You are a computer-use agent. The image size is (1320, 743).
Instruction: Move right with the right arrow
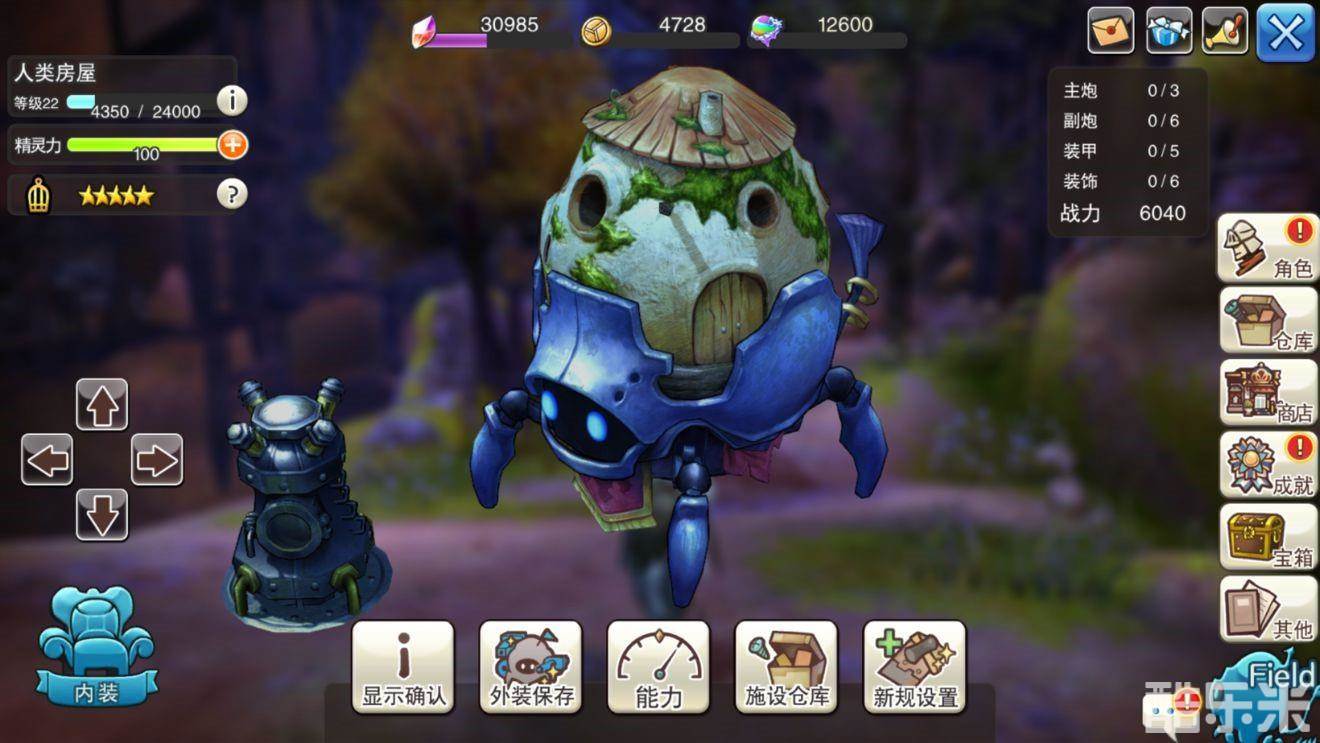[x=157, y=460]
